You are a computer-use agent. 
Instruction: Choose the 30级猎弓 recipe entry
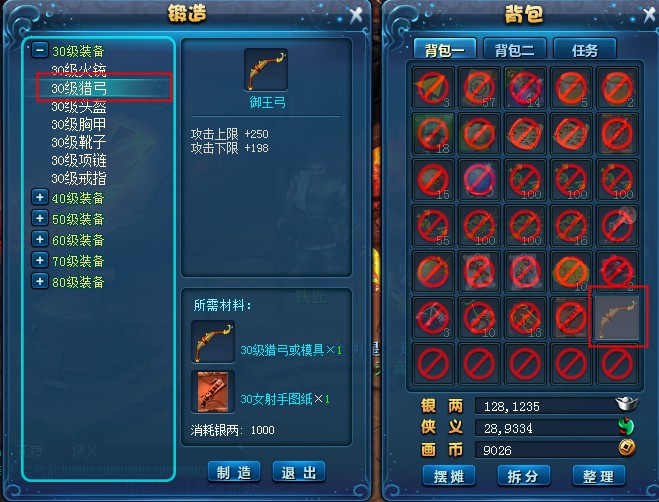click(79, 89)
